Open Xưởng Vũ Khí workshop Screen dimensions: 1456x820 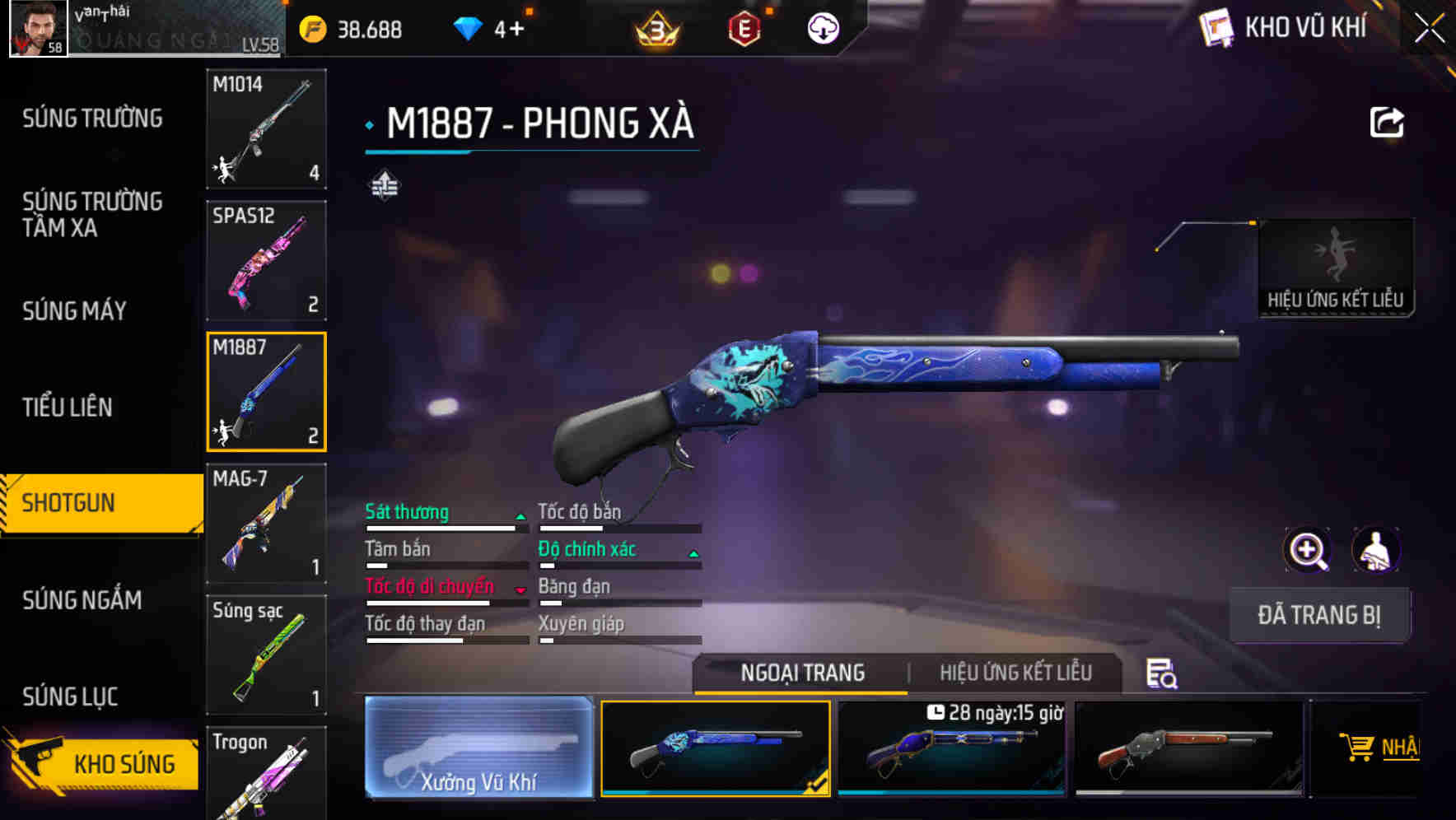click(x=478, y=749)
